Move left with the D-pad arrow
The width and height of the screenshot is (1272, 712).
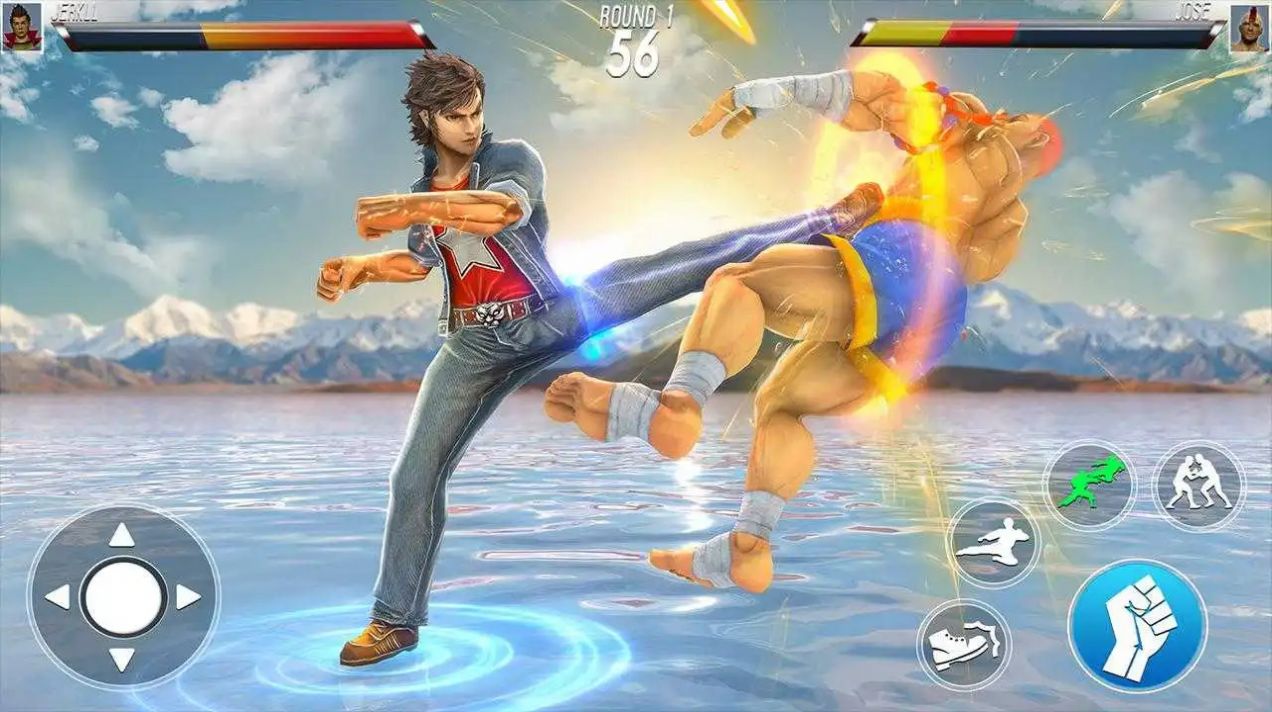point(58,597)
